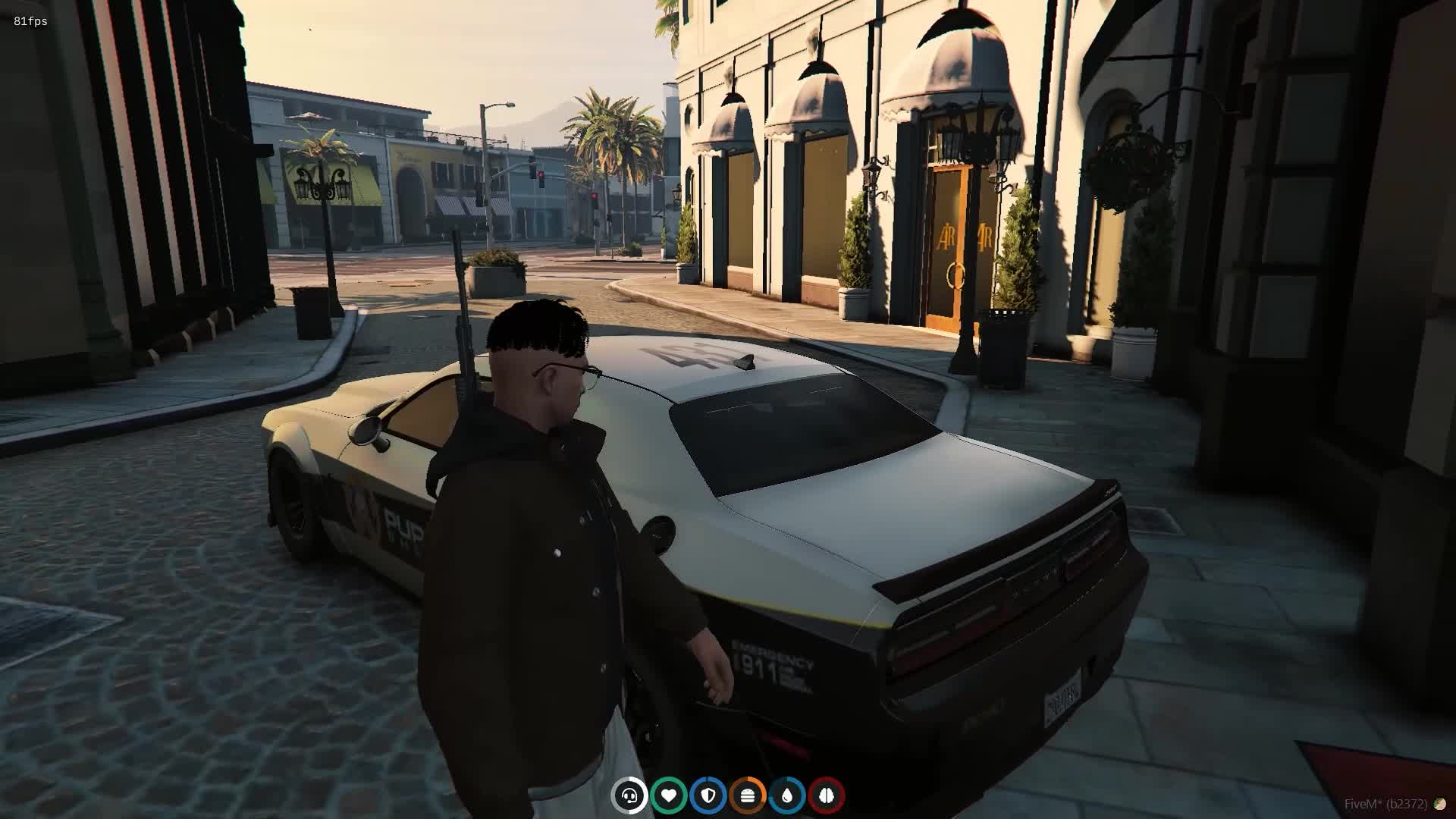Image resolution: width=1456 pixels, height=819 pixels.
Task: Select the green heart health icon
Action: 669,795
